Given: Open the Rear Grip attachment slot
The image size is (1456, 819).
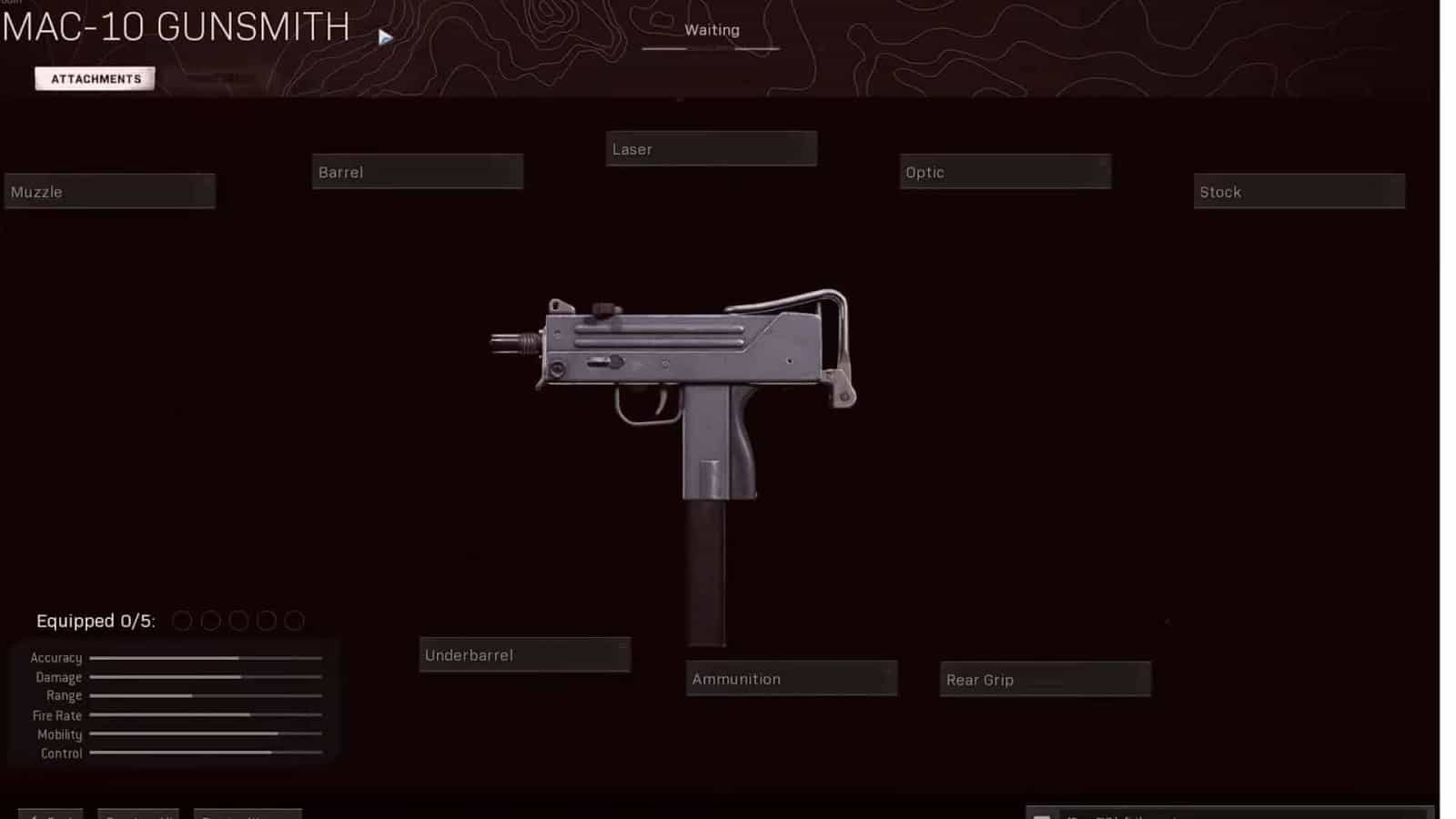Looking at the screenshot, I should [x=1045, y=679].
